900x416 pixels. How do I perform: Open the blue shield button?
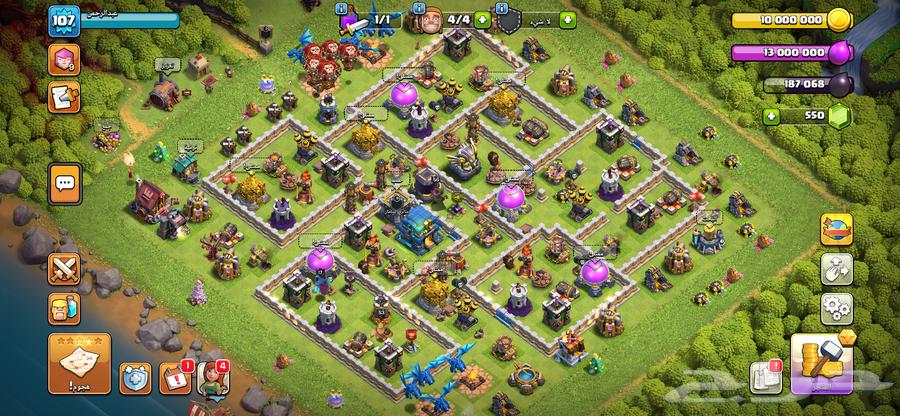coord(135,378)
